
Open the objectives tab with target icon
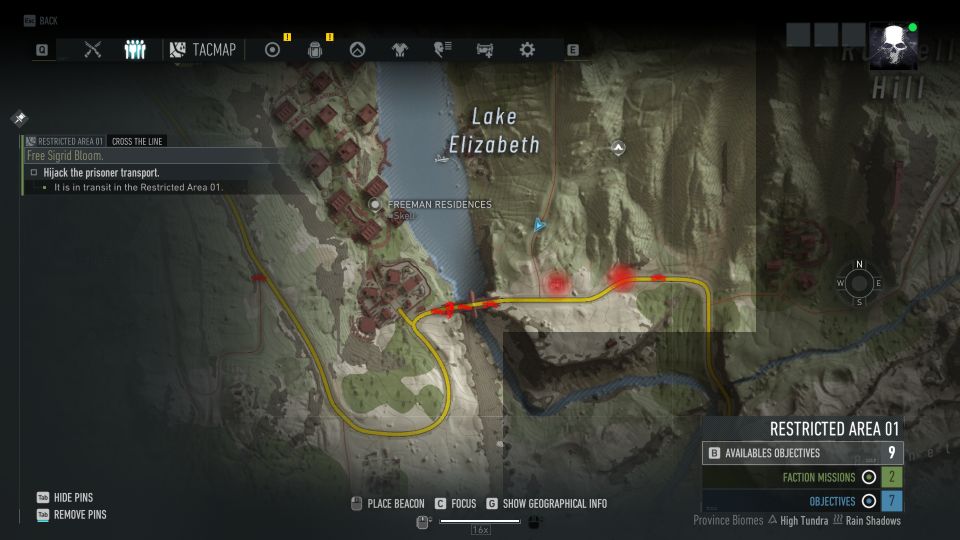tap(272, 49)
